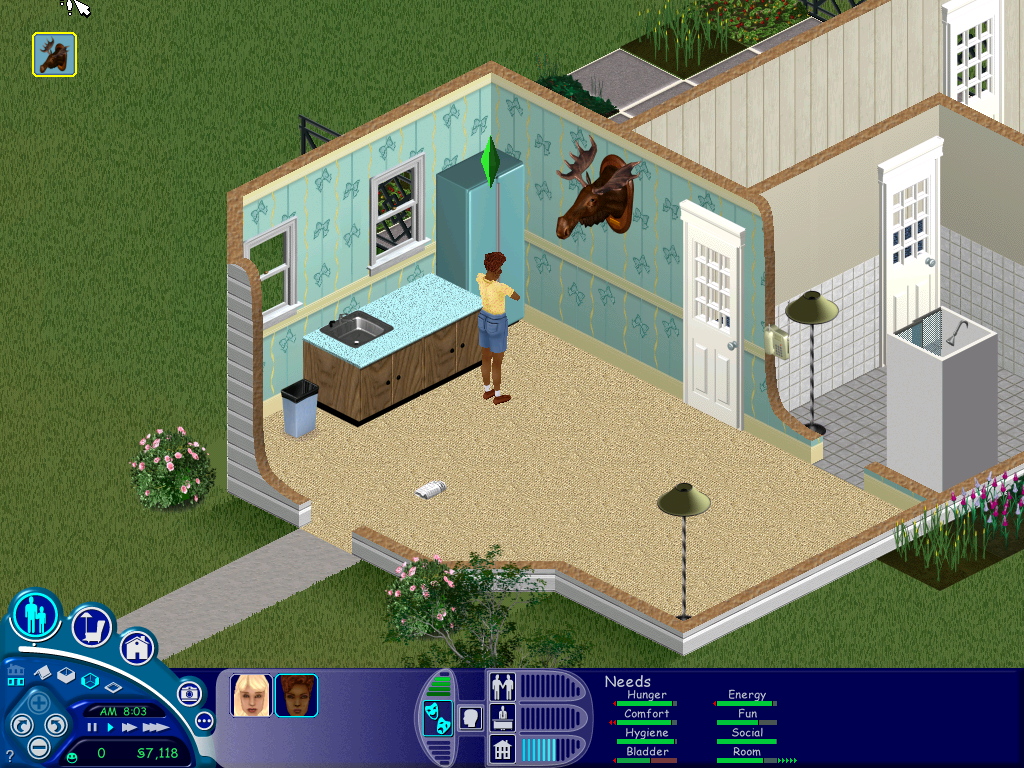Image resolution: width=1024 pixels, height=768 pixels.
Task: Select the red-haired Sim's portrait
Action: (296, 695)
